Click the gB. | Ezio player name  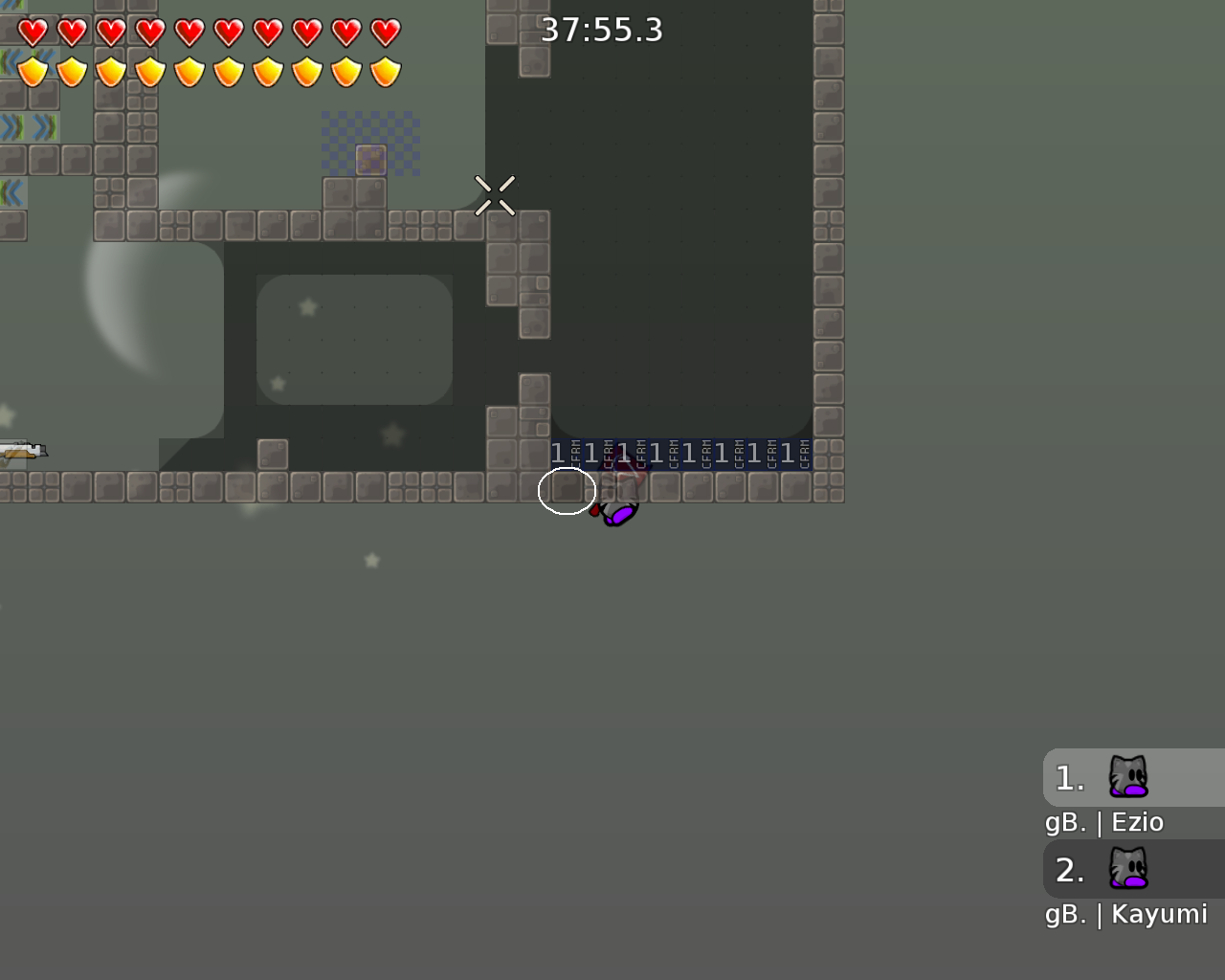pos(1102,821)
